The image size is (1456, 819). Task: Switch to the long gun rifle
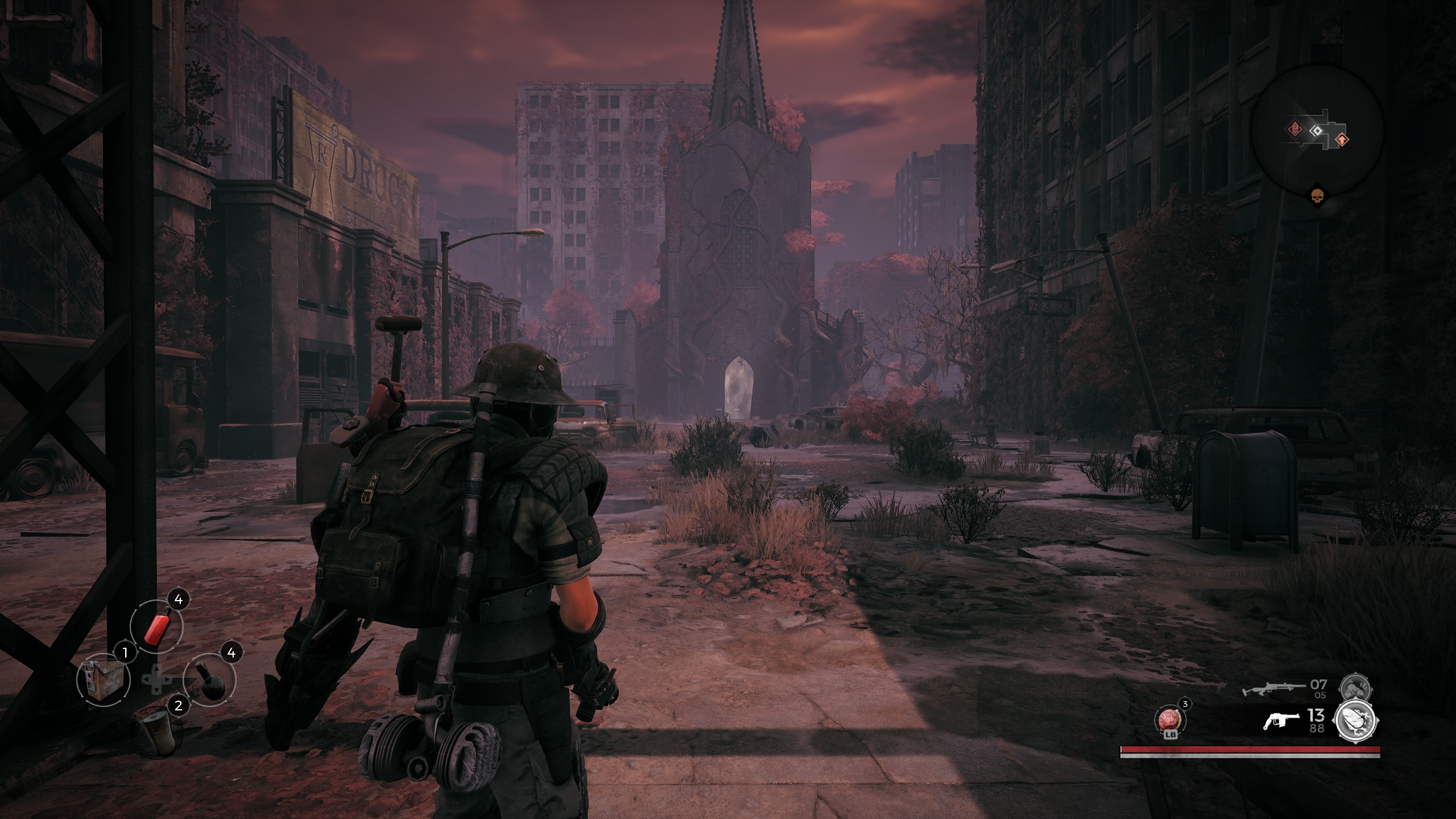click(x=1269, y=690)
